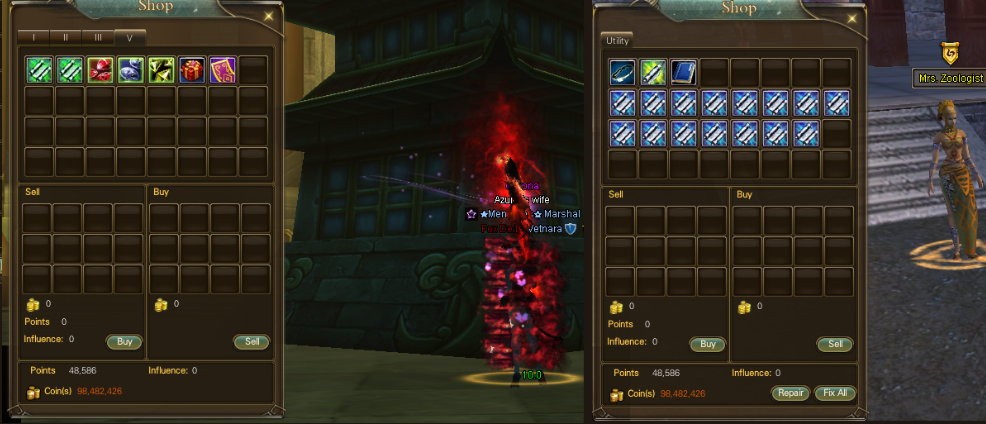Click Sell in the numbered-tab shop window
The width and height of the screenshot is (986, 424).
252,341
